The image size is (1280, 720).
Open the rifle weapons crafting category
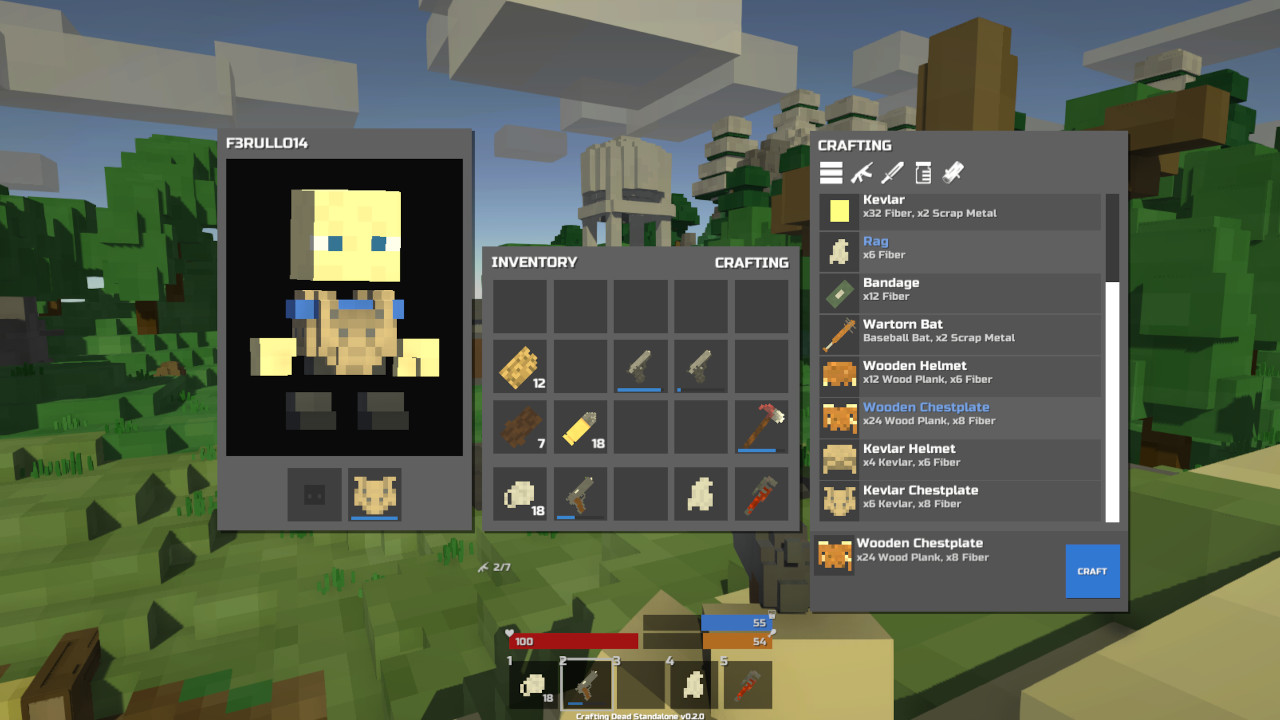(862, 172)
